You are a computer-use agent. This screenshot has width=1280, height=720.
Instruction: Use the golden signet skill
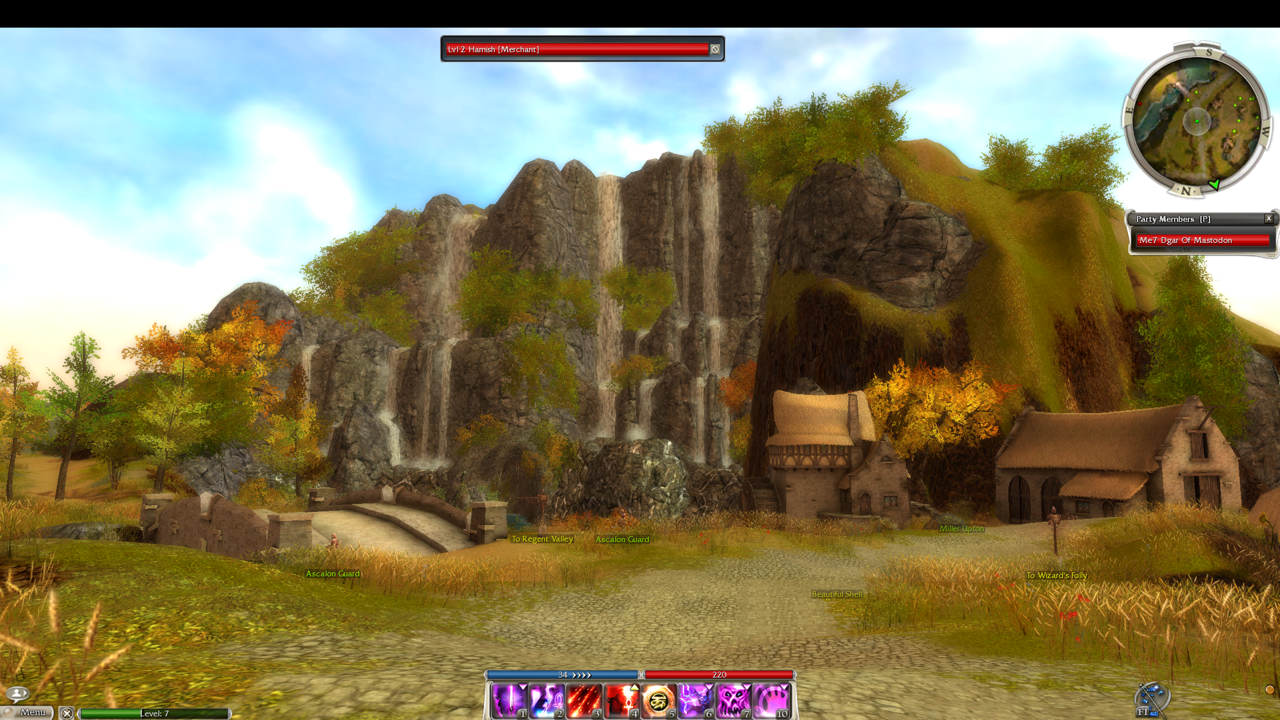coord(659,700)
